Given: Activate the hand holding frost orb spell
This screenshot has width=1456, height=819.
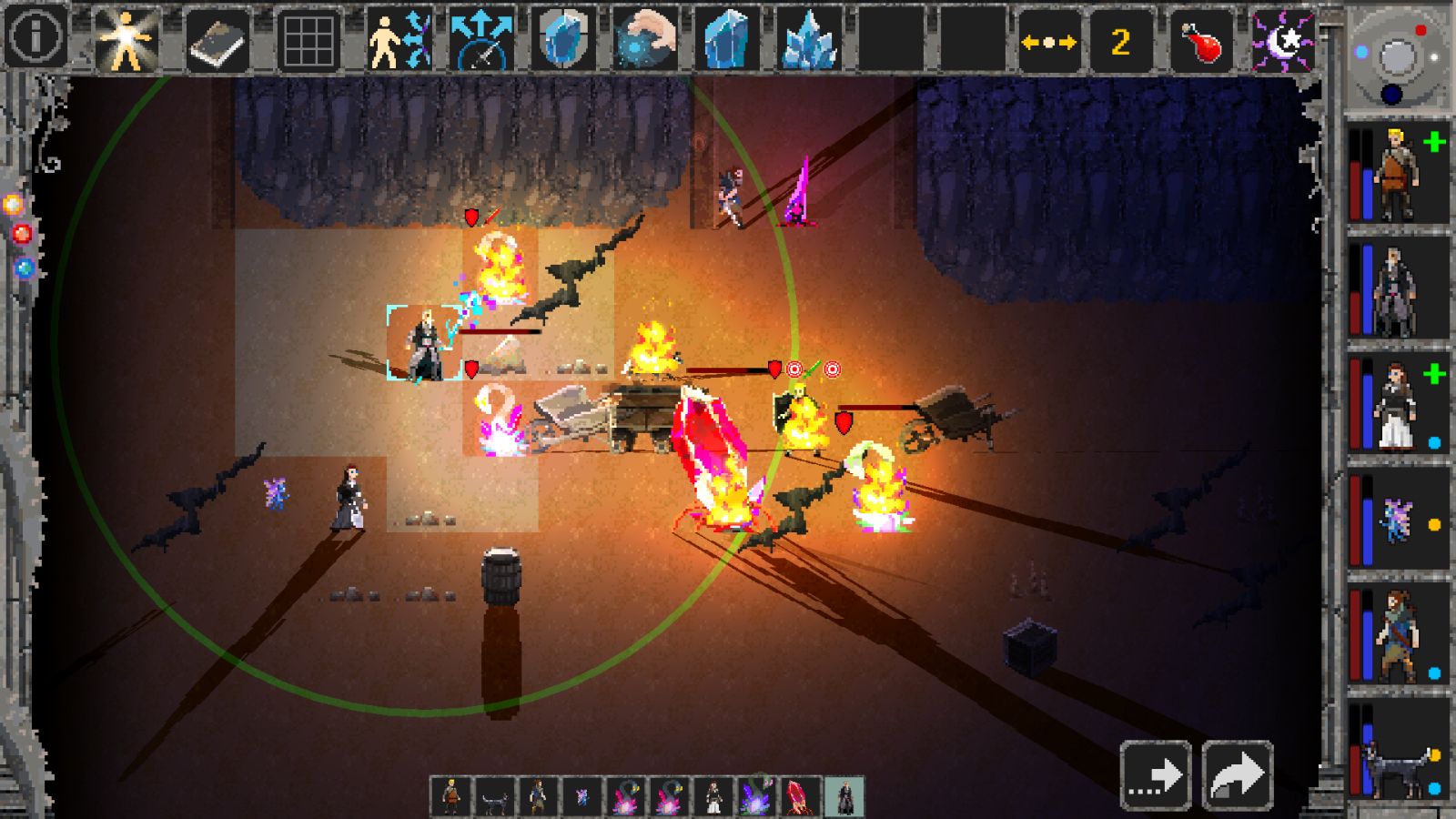Looking at the screenshot, I should click(645, 40).
